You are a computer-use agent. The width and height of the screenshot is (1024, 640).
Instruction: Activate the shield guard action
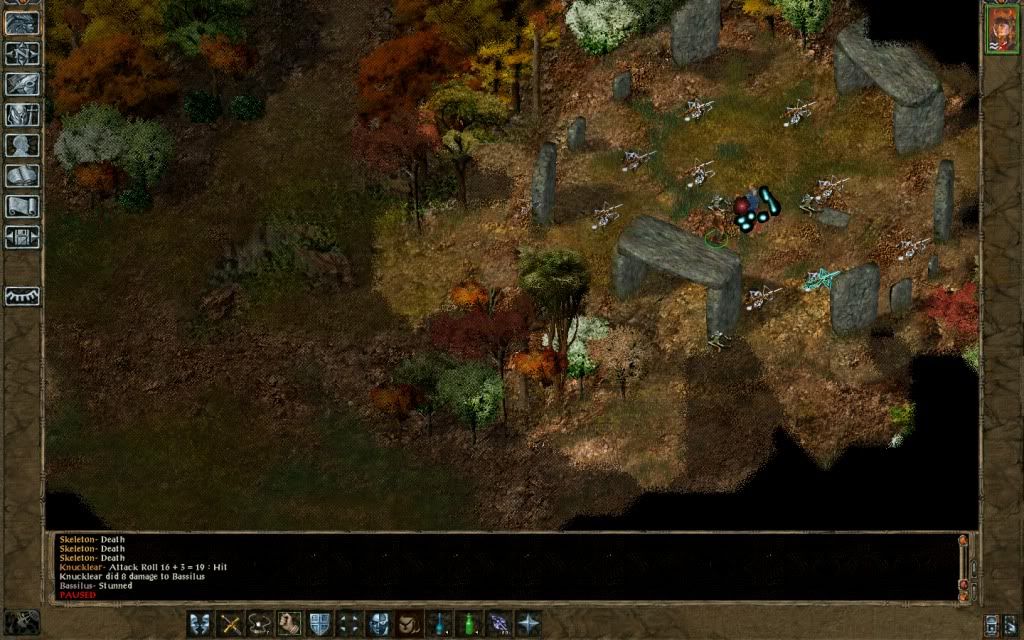320,623
